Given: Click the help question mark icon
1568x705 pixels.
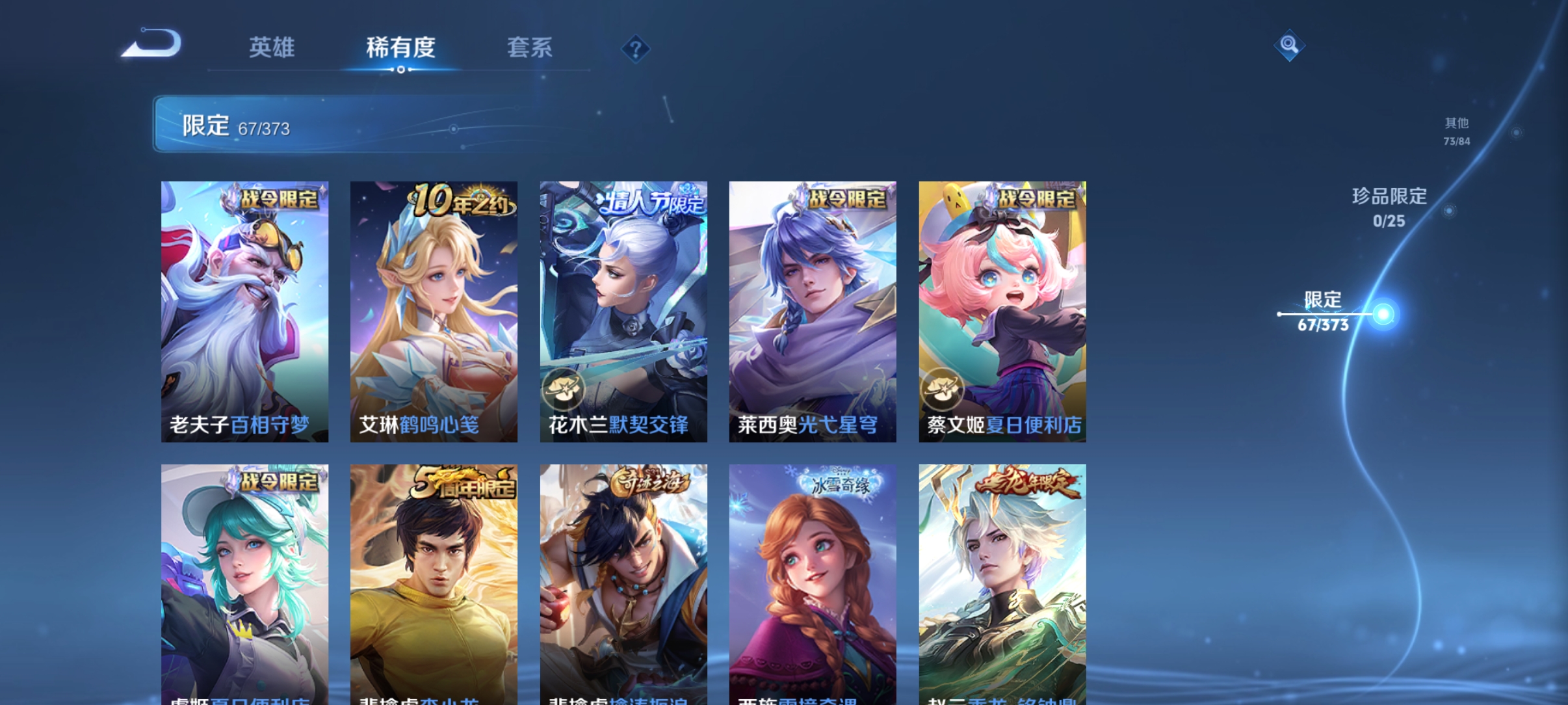Looking at the screenshot, I should (x=634, y=49).
